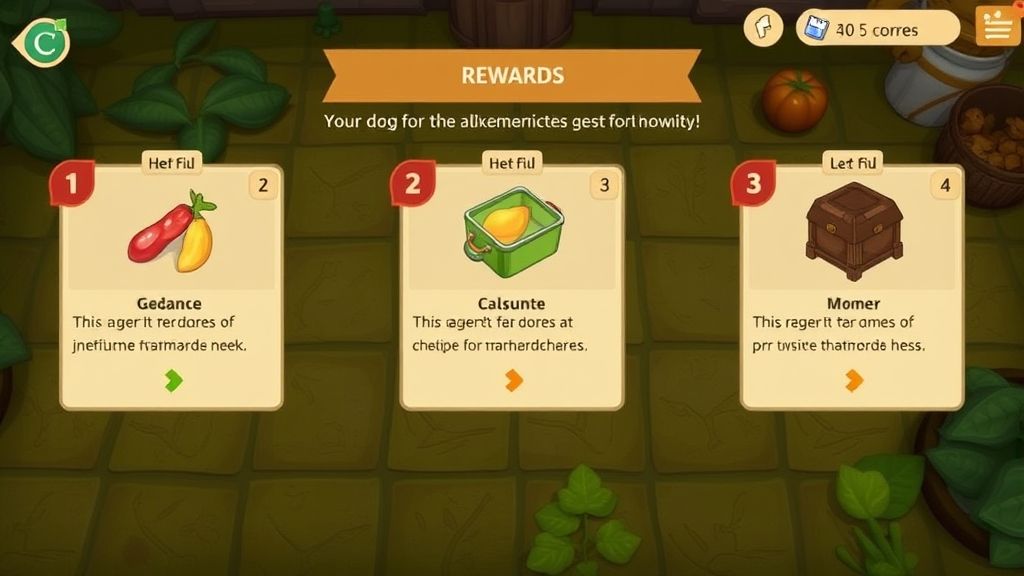Open the orange hamburger menu
This screenshot has height=576, width=1024.
[x=996, y=27]
